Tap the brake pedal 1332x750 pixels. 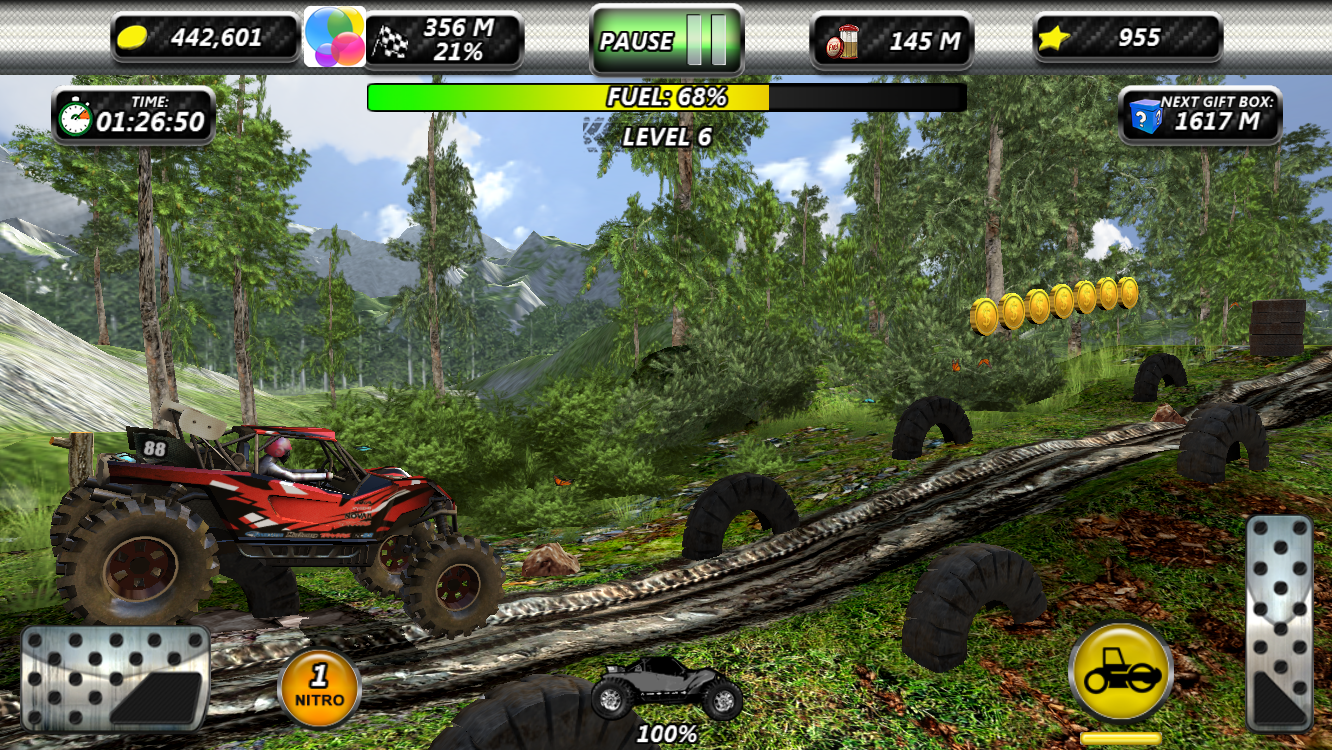click(x=115, y=677)
